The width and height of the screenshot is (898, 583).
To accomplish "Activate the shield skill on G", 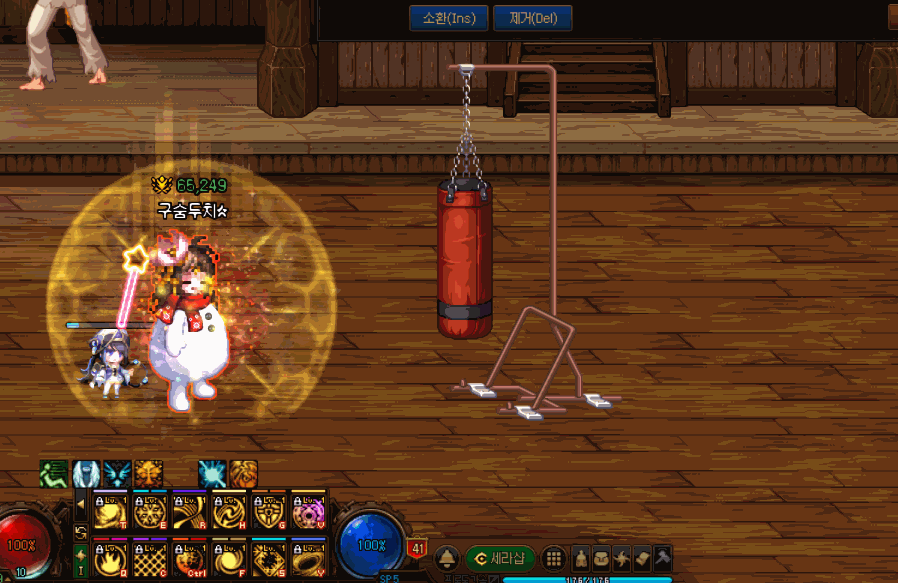I will point(269,511).
